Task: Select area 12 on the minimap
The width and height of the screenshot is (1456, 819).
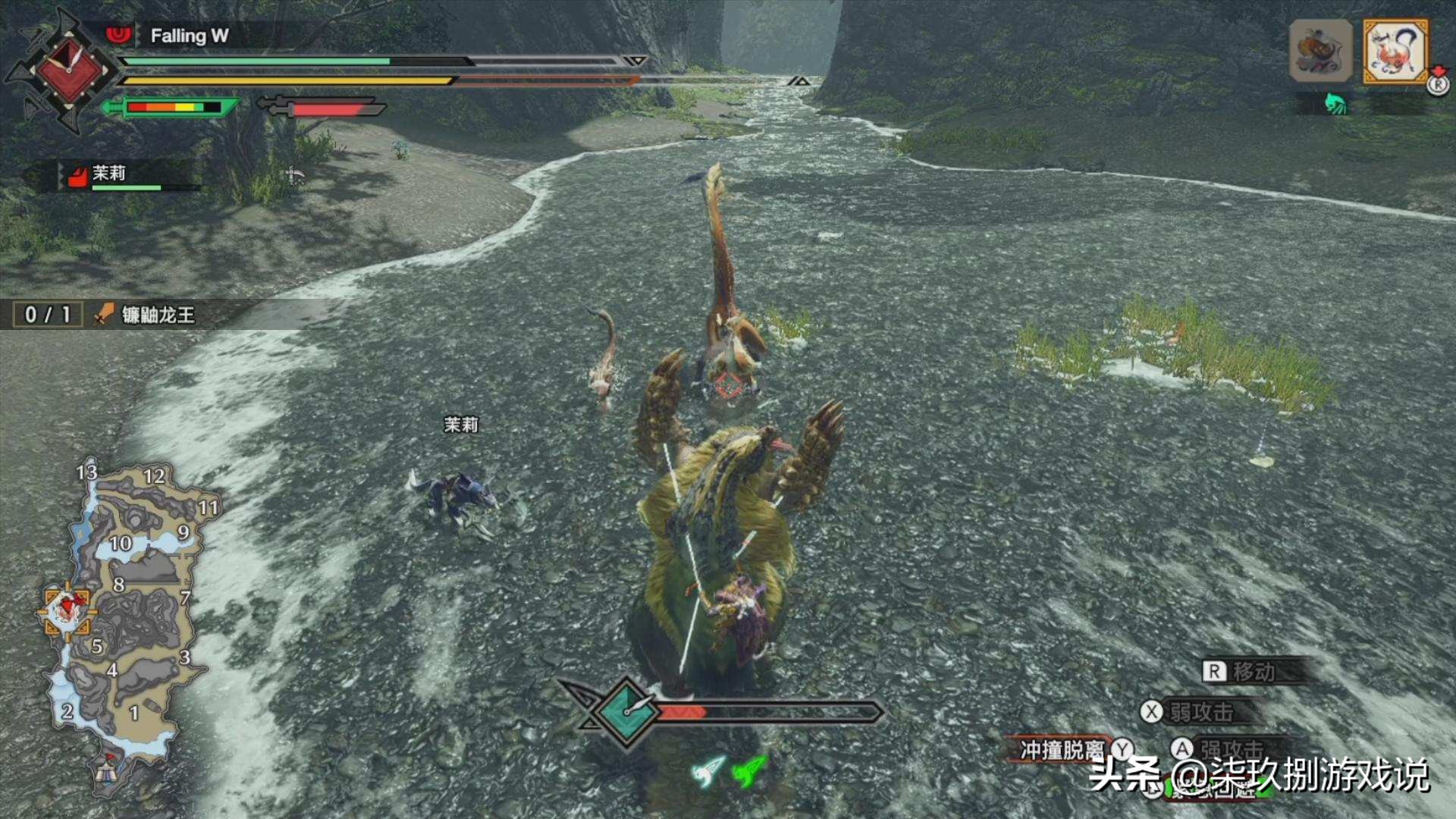Action: pos(154,476)
